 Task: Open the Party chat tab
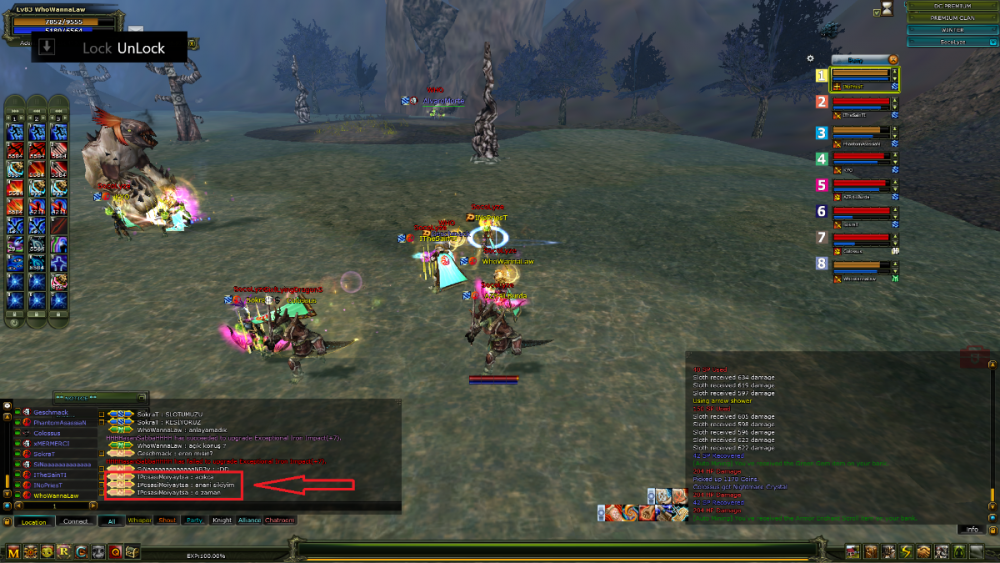pos(194,521)
